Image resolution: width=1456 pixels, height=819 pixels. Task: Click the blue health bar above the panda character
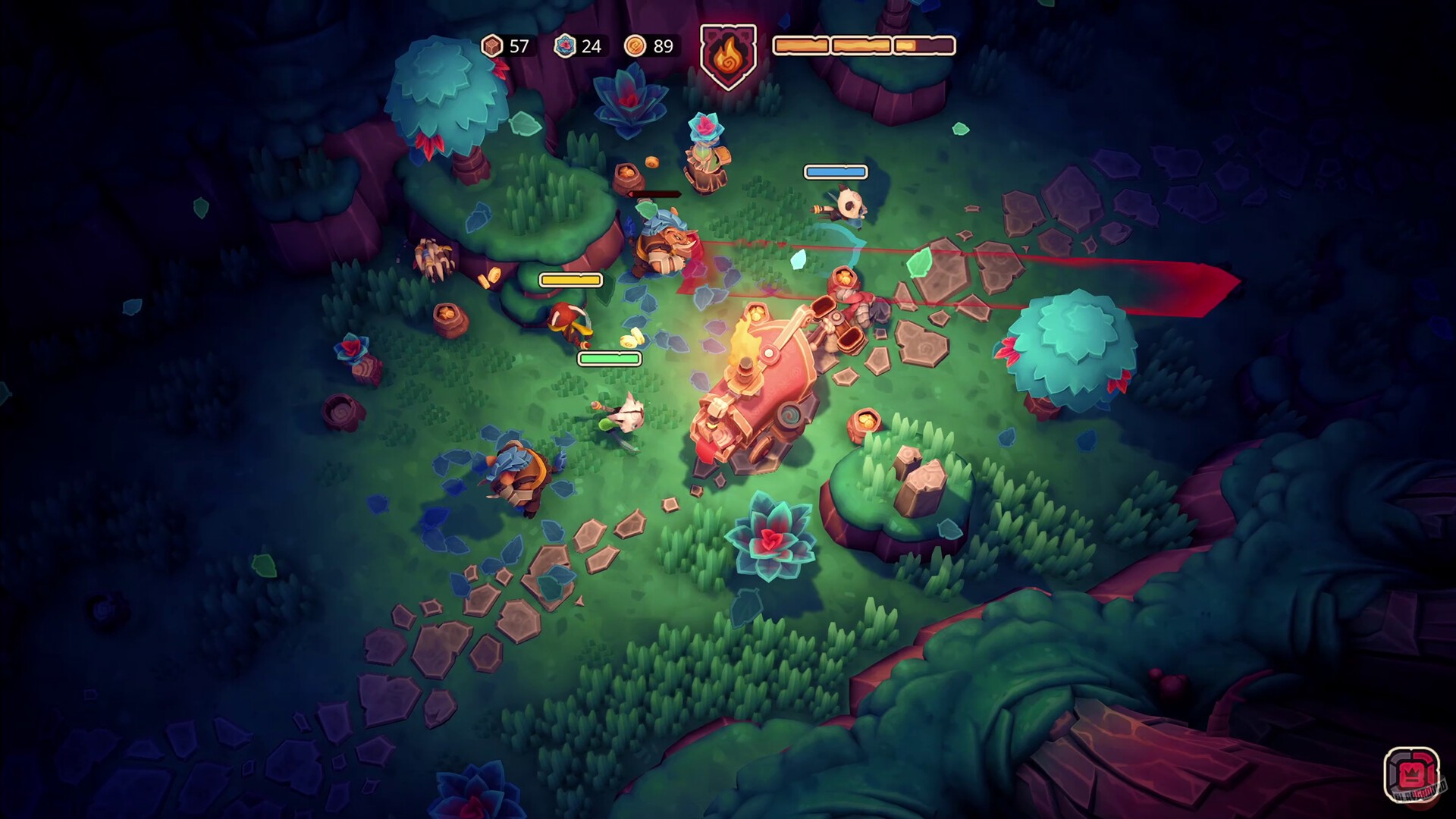pos(835,171)
